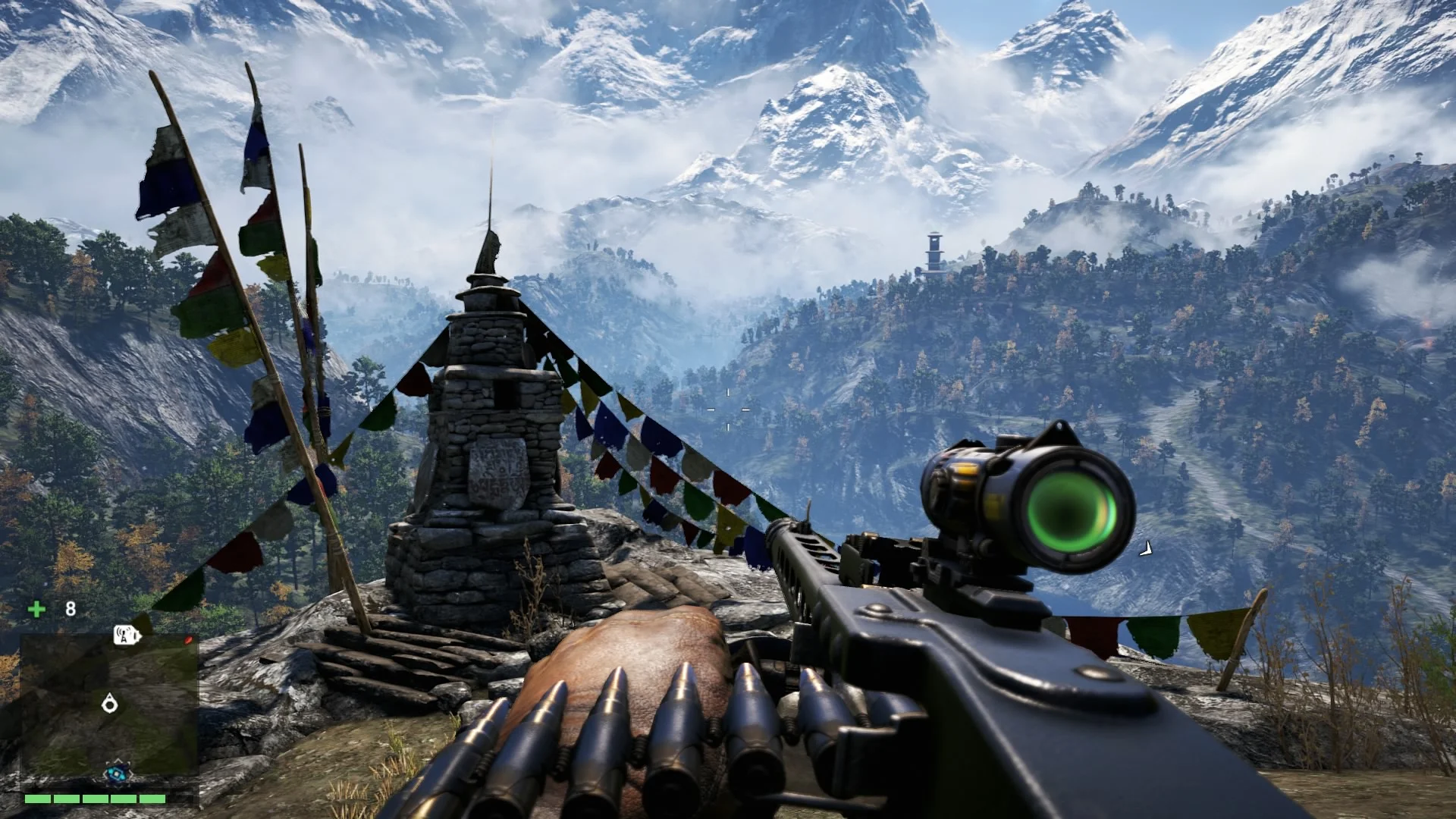Click the player marker on the minimap
The image size is (1456, 819).
[110, 704]
